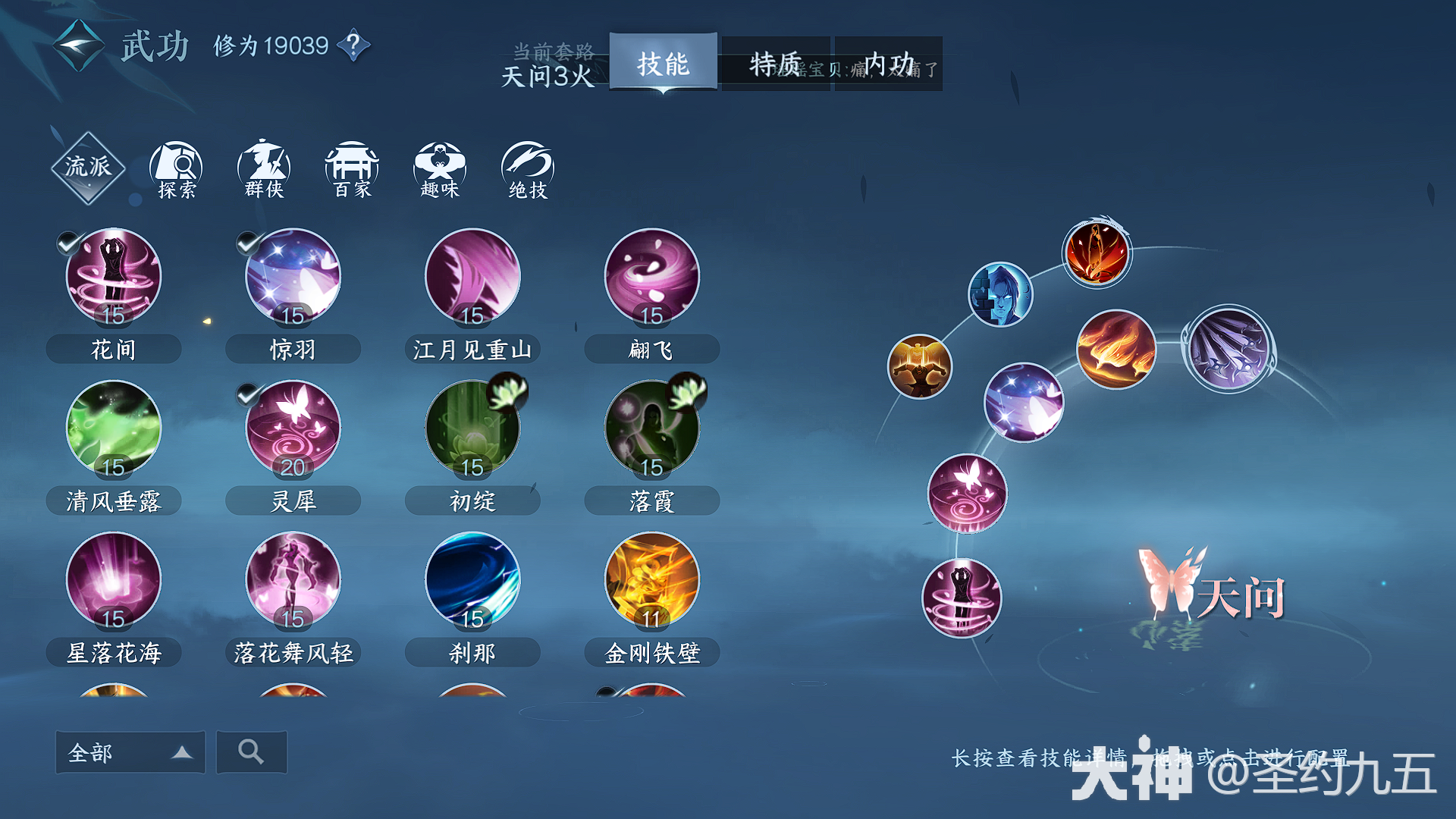This screenshot has width=1456, height=819.
Task: Switch to the 技能 tab
Action: [x=663, y=64]
